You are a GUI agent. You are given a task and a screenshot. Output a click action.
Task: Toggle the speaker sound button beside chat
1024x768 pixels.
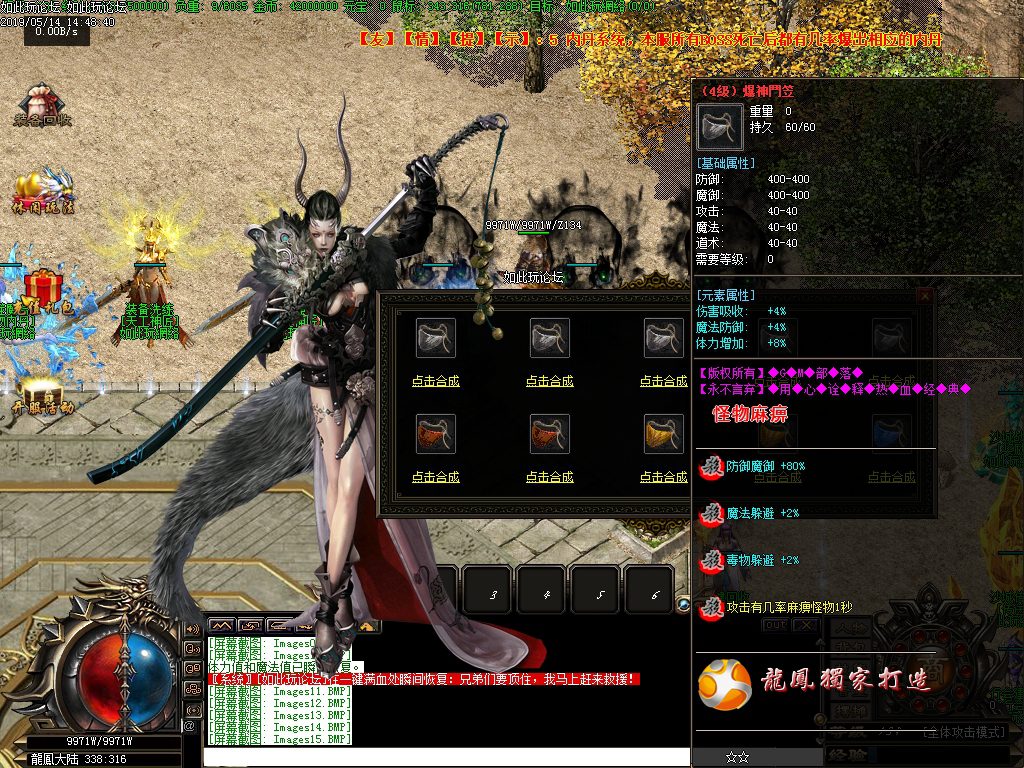pos(191,629)
